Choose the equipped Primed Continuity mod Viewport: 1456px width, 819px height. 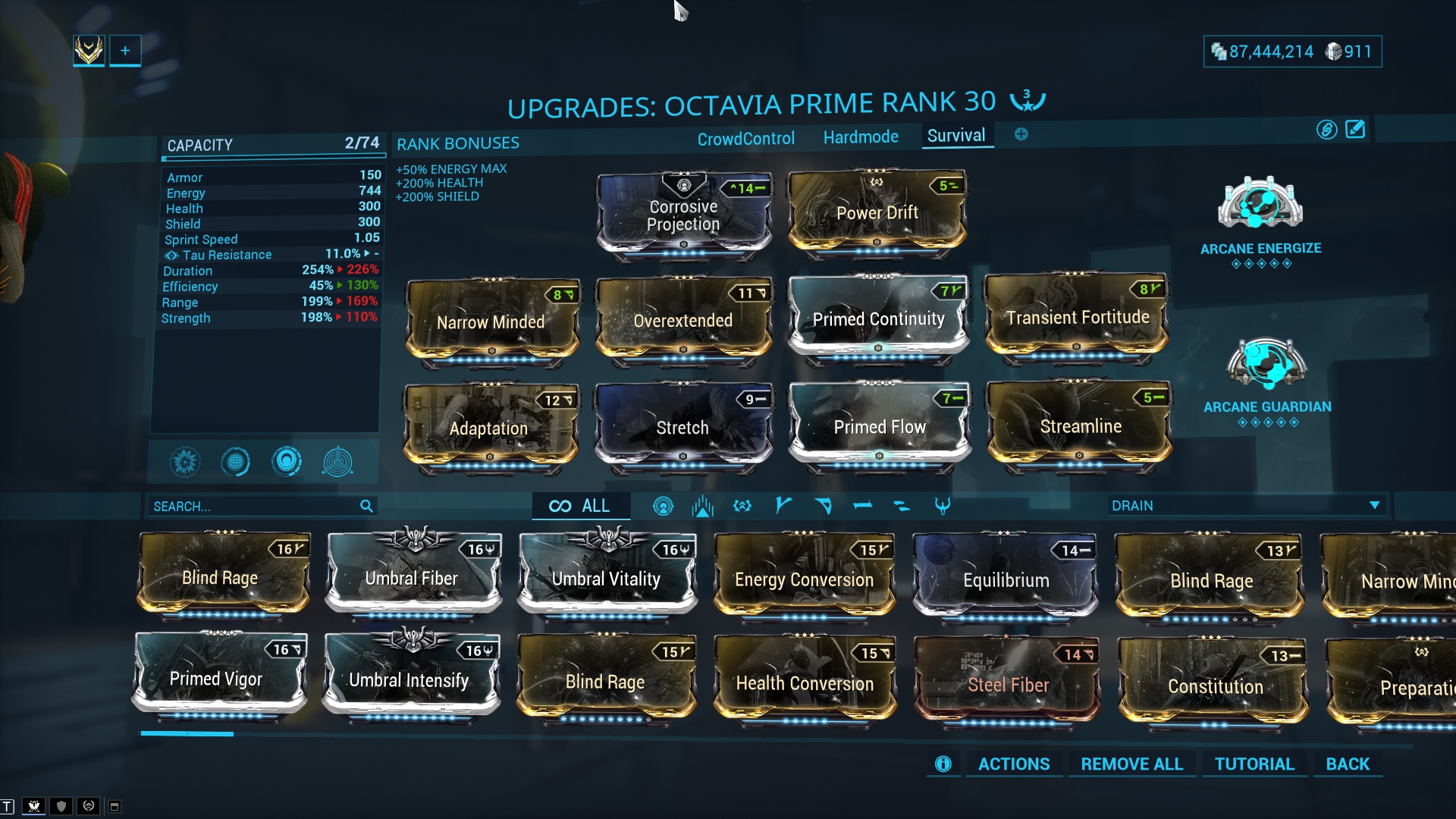tap(878, 319)
